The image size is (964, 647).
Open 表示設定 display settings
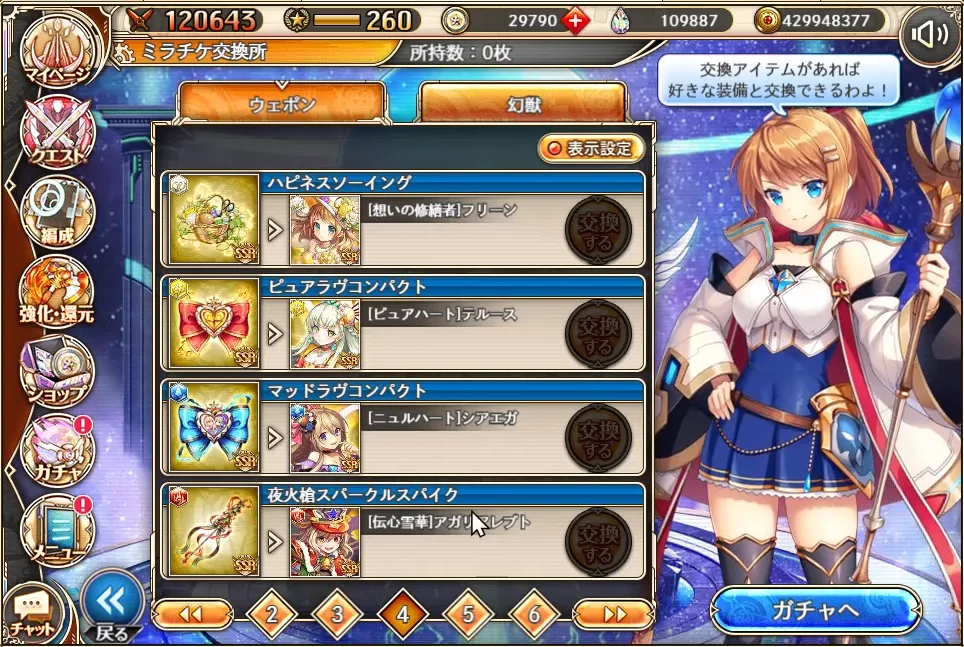coord(590,149)
